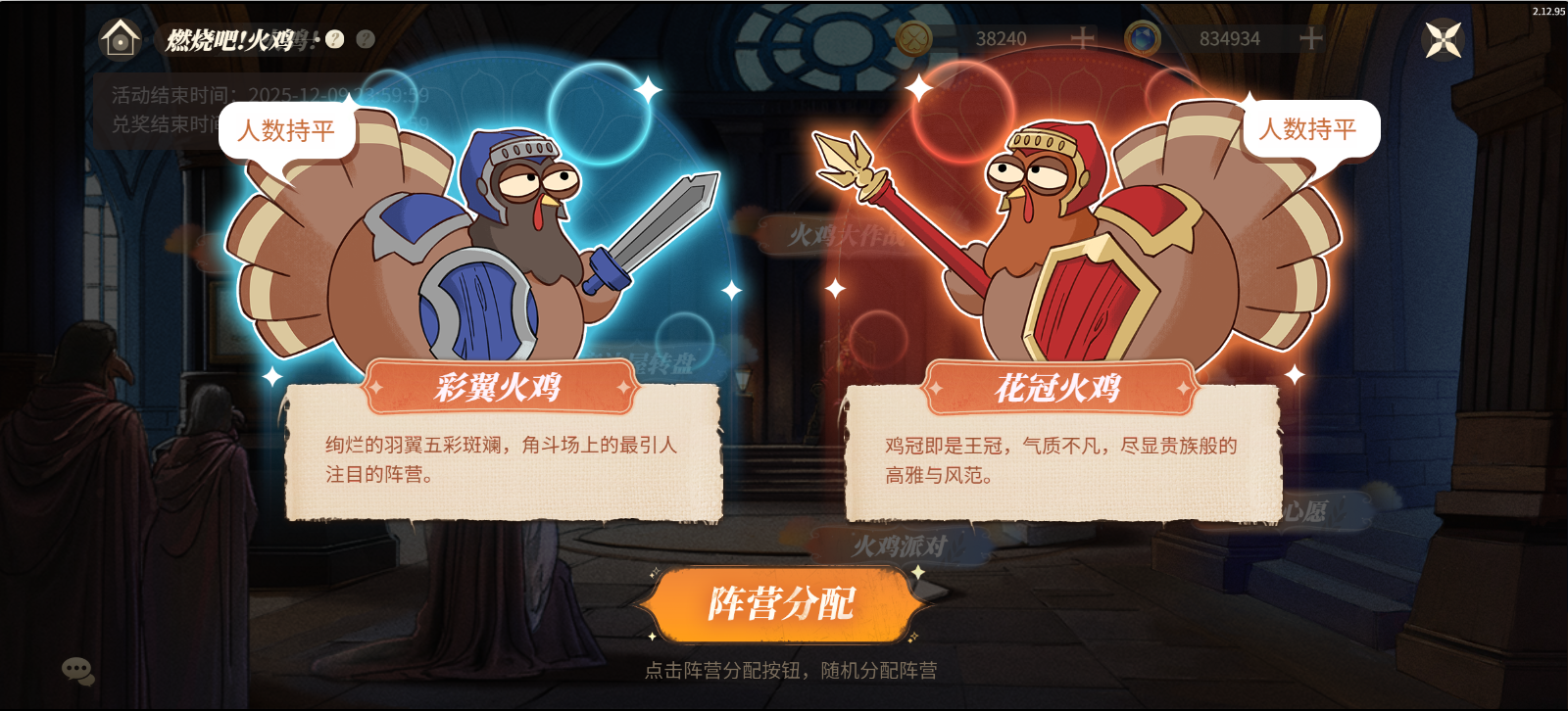
Task: Select the 花冠火鸡 camp banner
Action: point(1061,388)
